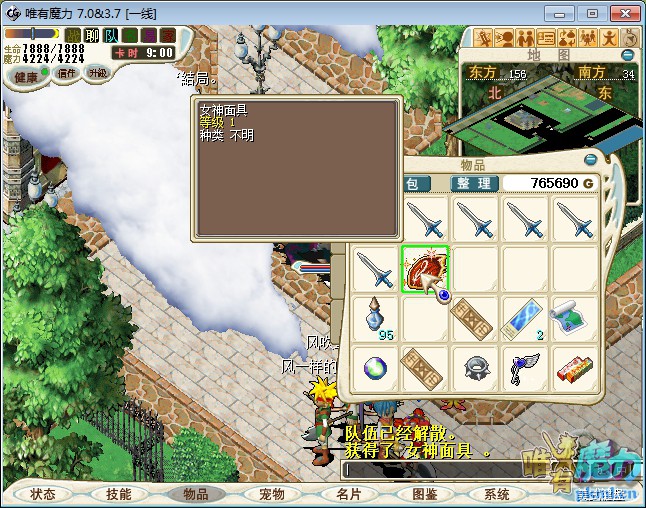Image resolution: width=646 pixels, height=508 pixels.
Task: Toggle the 聊 chat mode button
Action: tap(91, 36)
